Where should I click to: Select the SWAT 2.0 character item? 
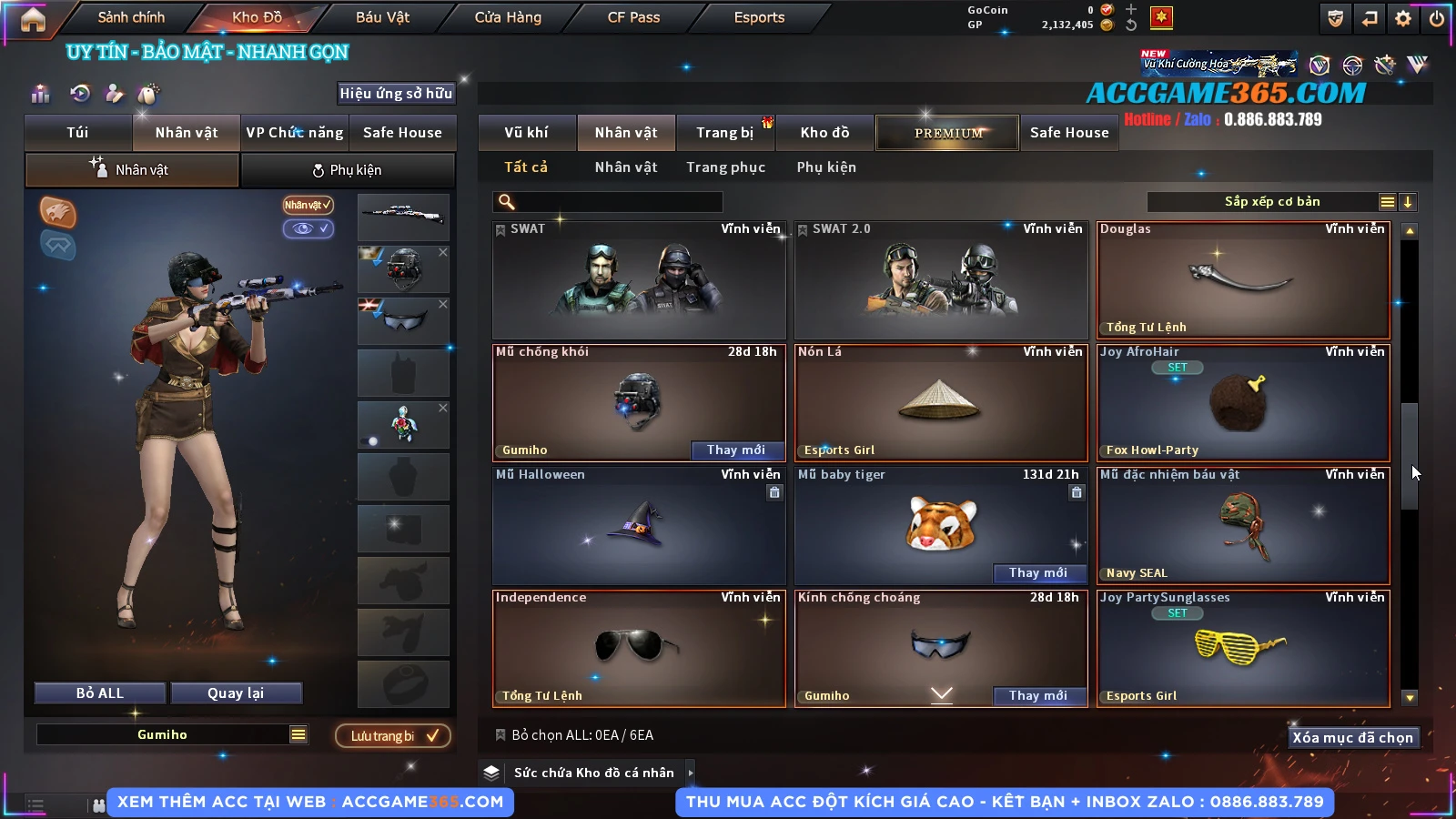[x=941, y=280]
